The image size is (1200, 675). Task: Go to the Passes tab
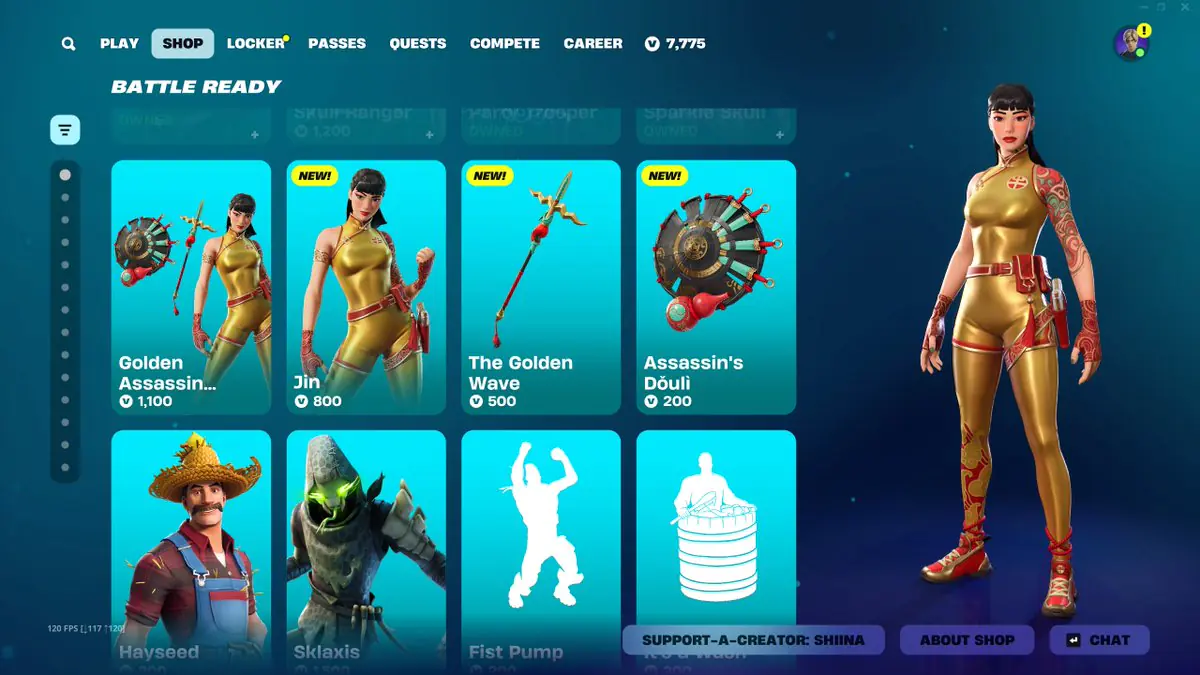click(x=337, y=44)
